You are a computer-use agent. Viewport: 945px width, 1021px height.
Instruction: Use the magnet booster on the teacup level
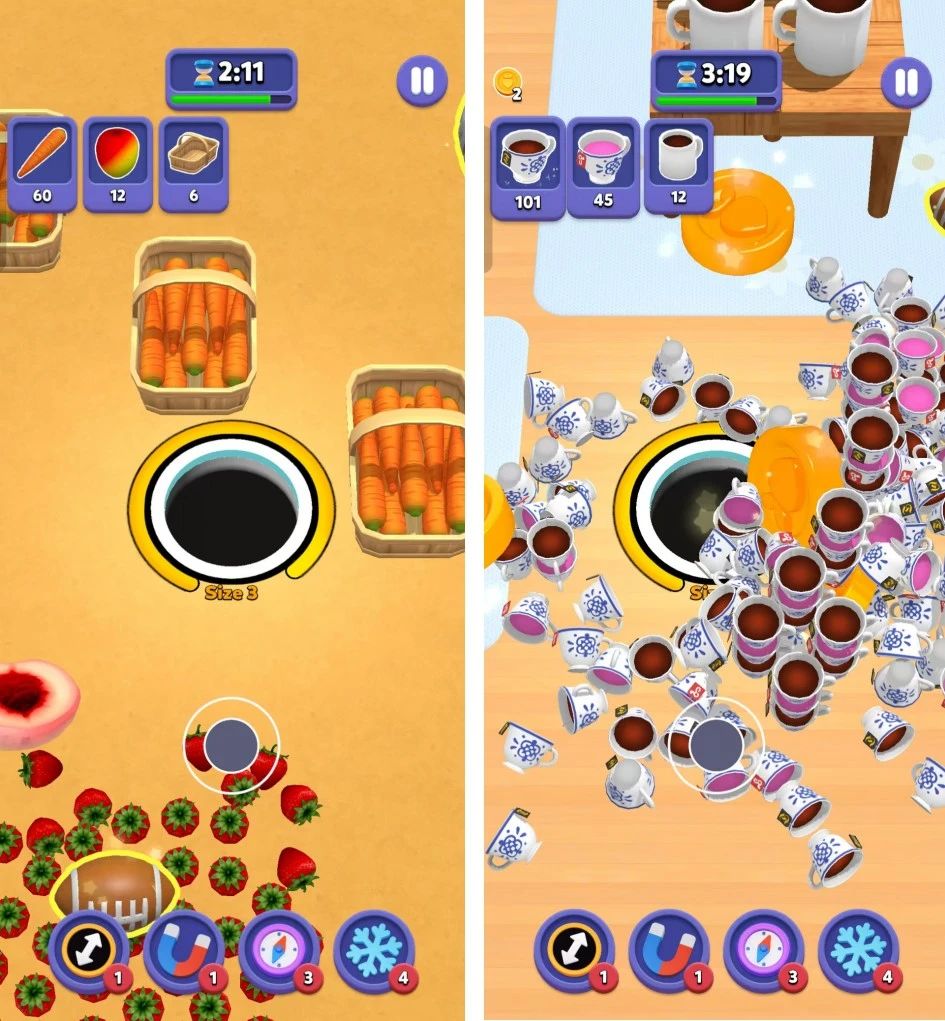coord(668,951)
